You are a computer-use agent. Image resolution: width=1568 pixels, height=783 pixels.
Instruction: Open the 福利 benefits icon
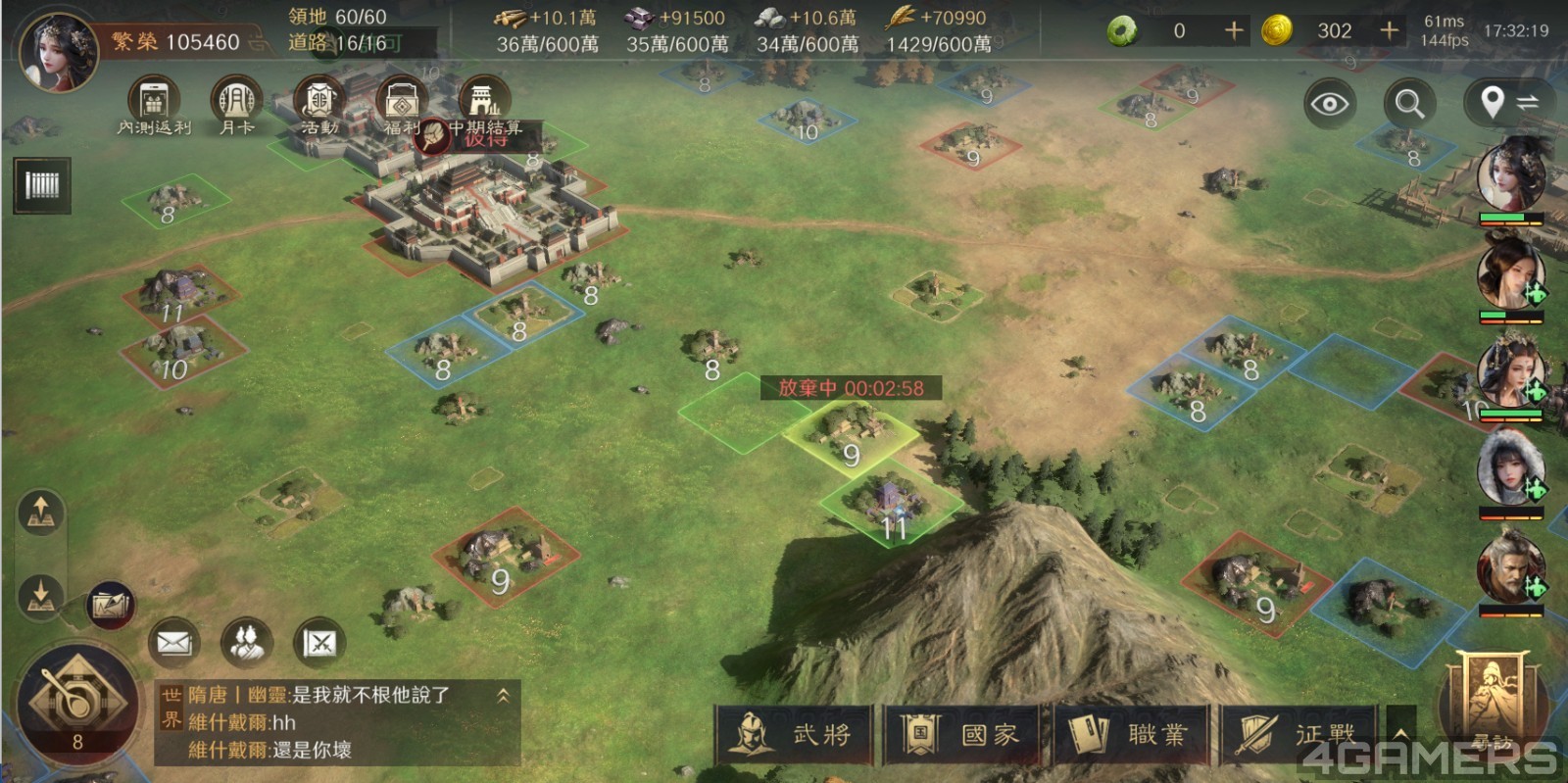402,102
